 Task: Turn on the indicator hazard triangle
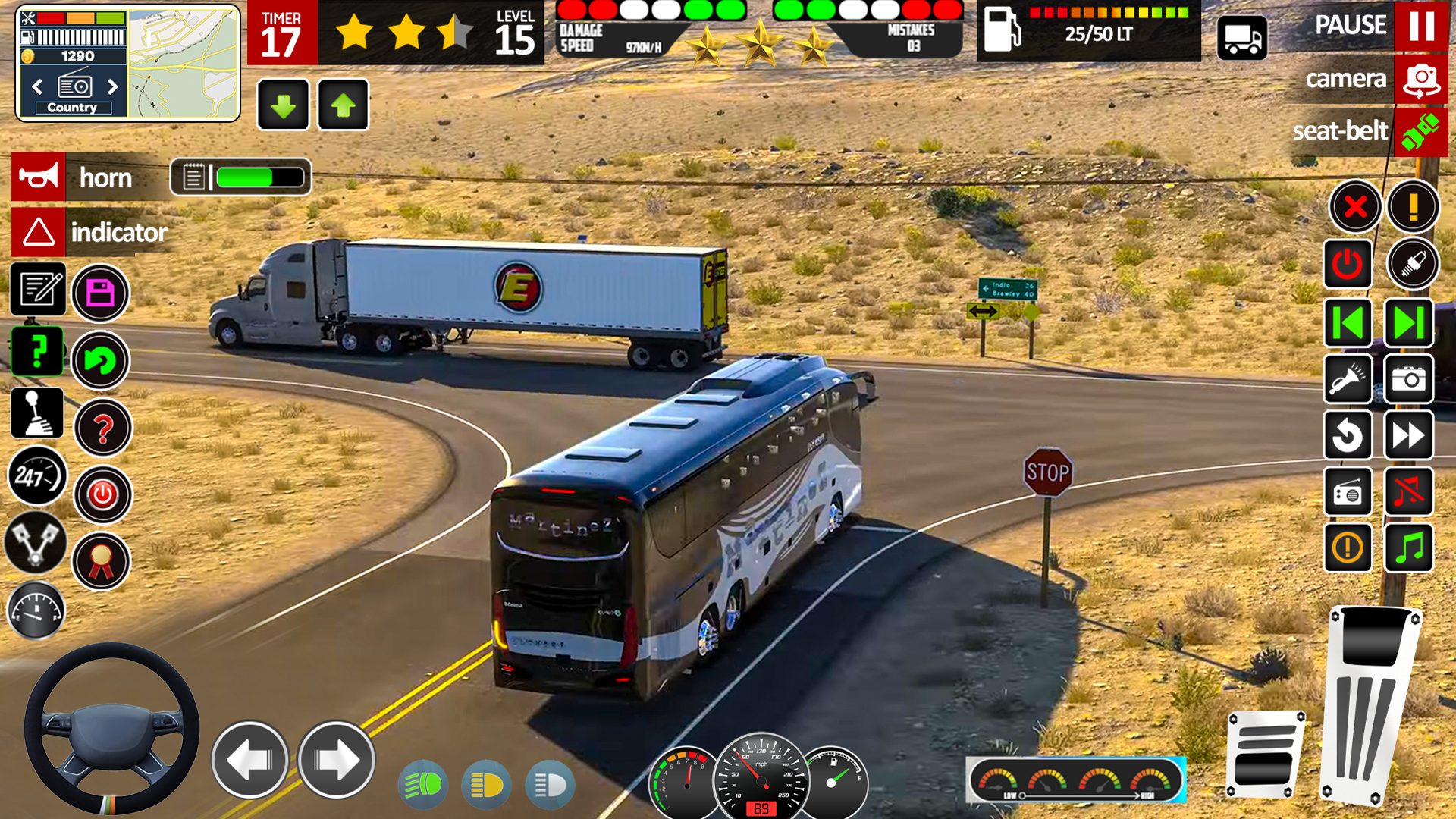(39, 232)
